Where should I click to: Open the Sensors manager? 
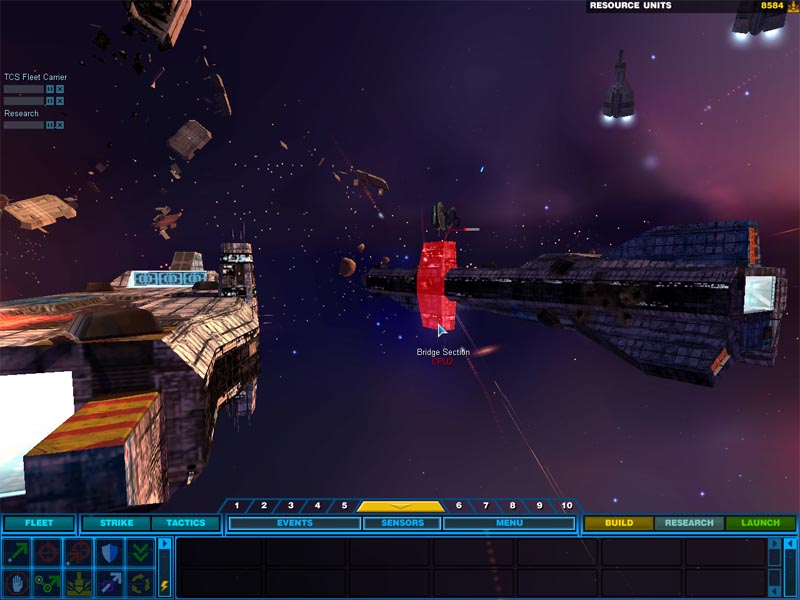click(401, 523)
